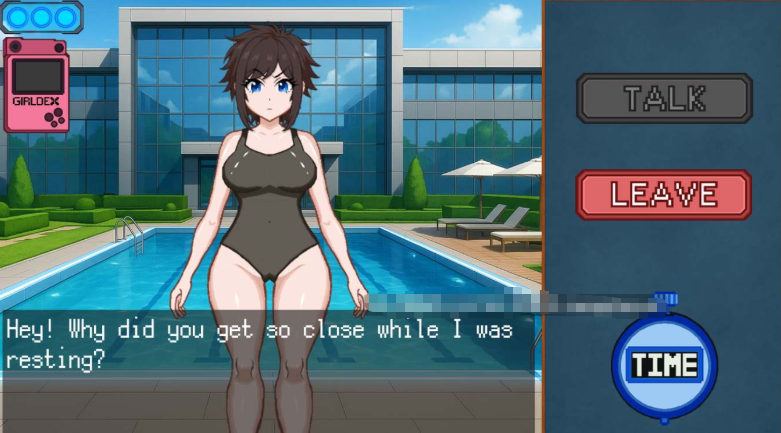
Task: Choose the TALK button
Action: pyautogui.click(x=664, y=98)
